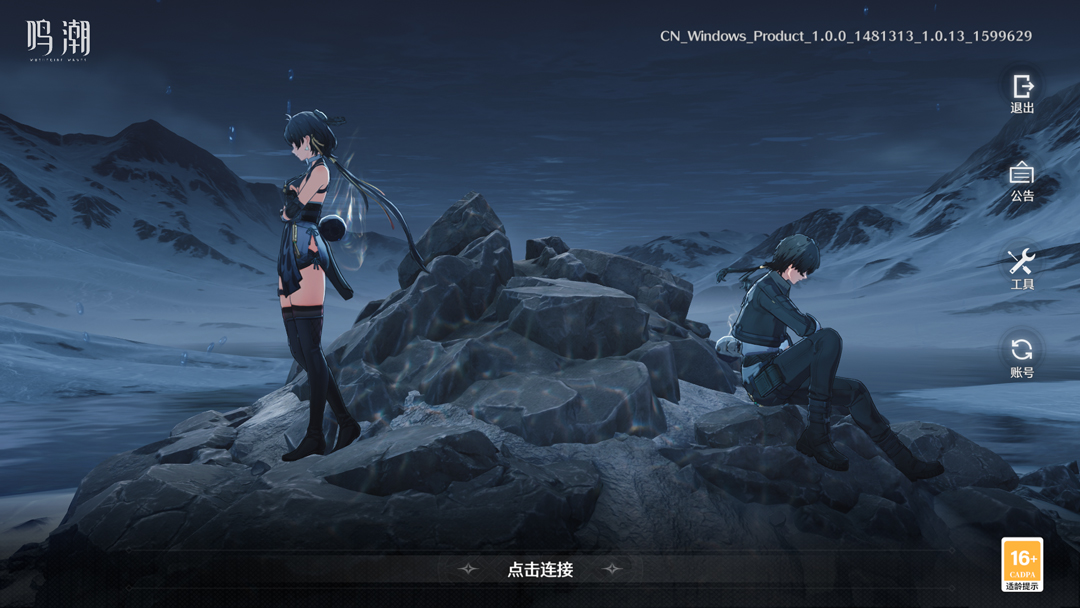Open the 公告 announcements panel
Viewport: 1080px width, 608px height.
[x=1022, y=180]
